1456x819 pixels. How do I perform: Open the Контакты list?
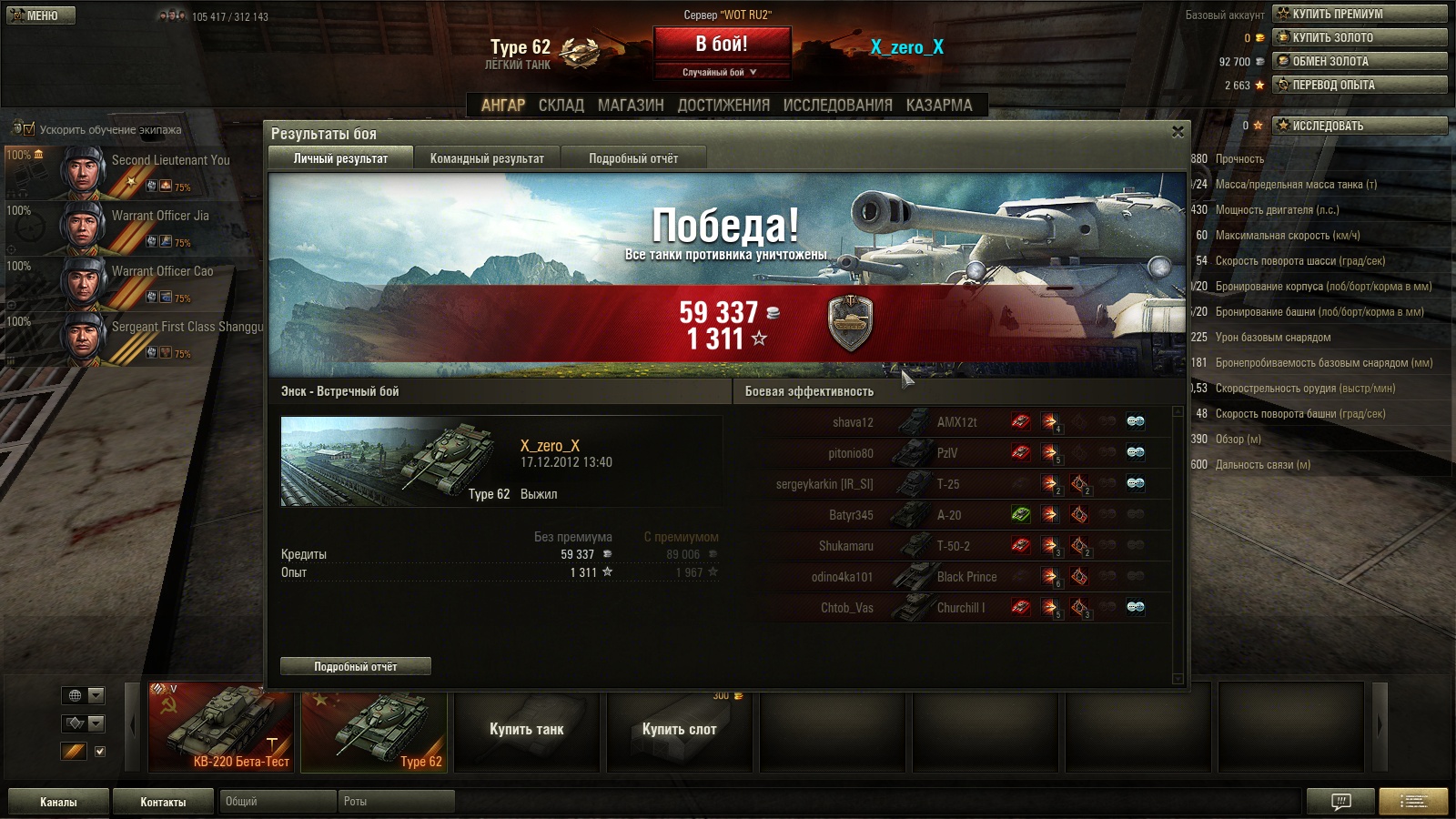coord(163,802)
